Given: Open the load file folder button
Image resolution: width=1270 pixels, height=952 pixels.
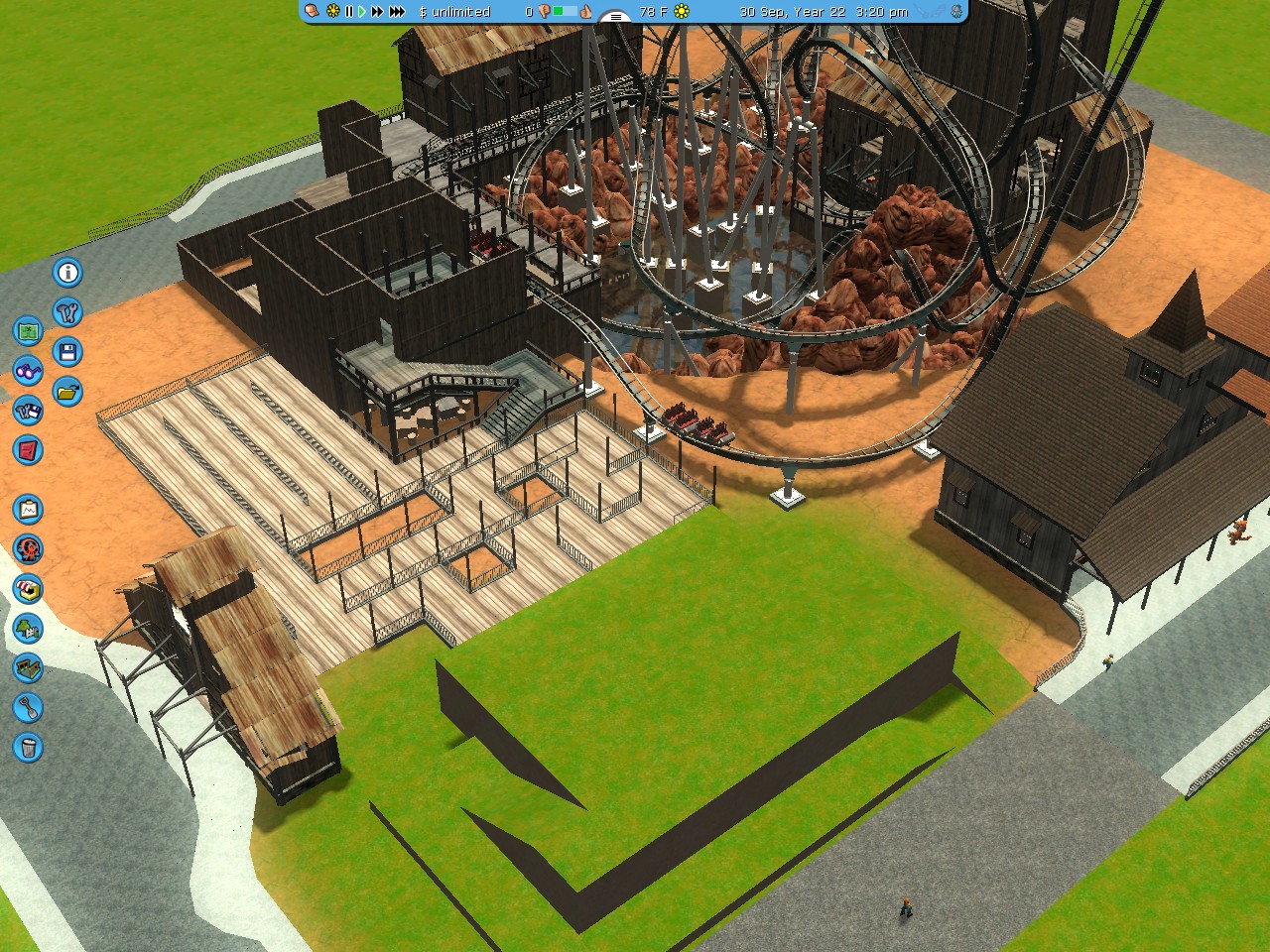Looking at the screenshot, I should (67, 392).
